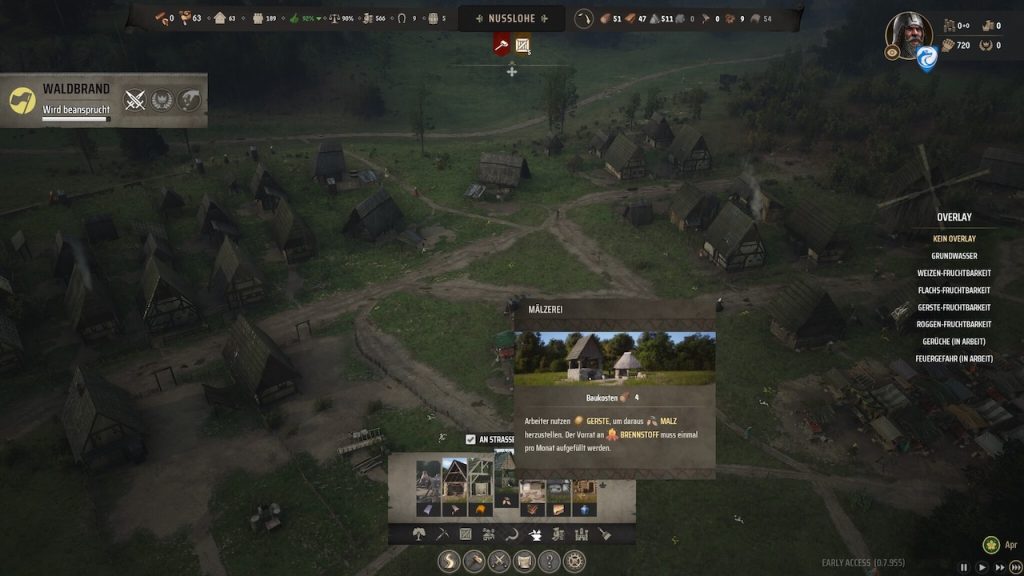Show the Grundwasser overlay
This screenshot has width=1024, height=576.
[953, 256]
